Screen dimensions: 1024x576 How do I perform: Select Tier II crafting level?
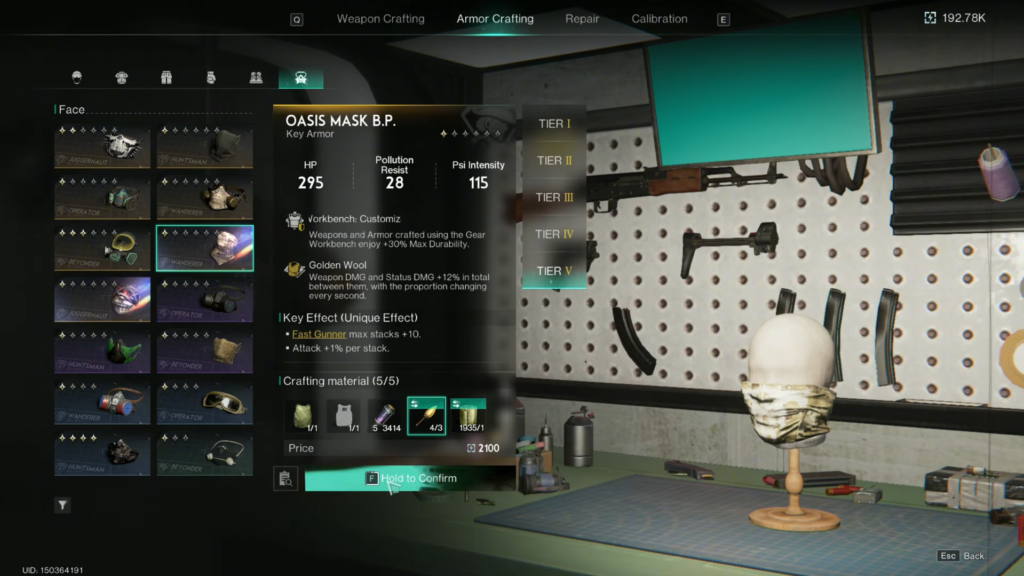[x=554, y=161]
